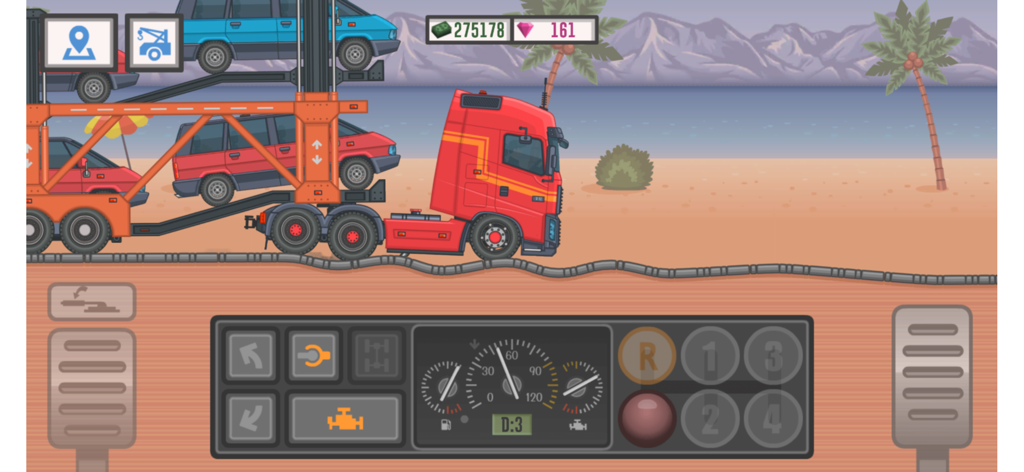Image resolution: width=1024 pixels, height=472 pixels.
Task: Select gear 1 on the shifter
Action: (x=710, y=356)
